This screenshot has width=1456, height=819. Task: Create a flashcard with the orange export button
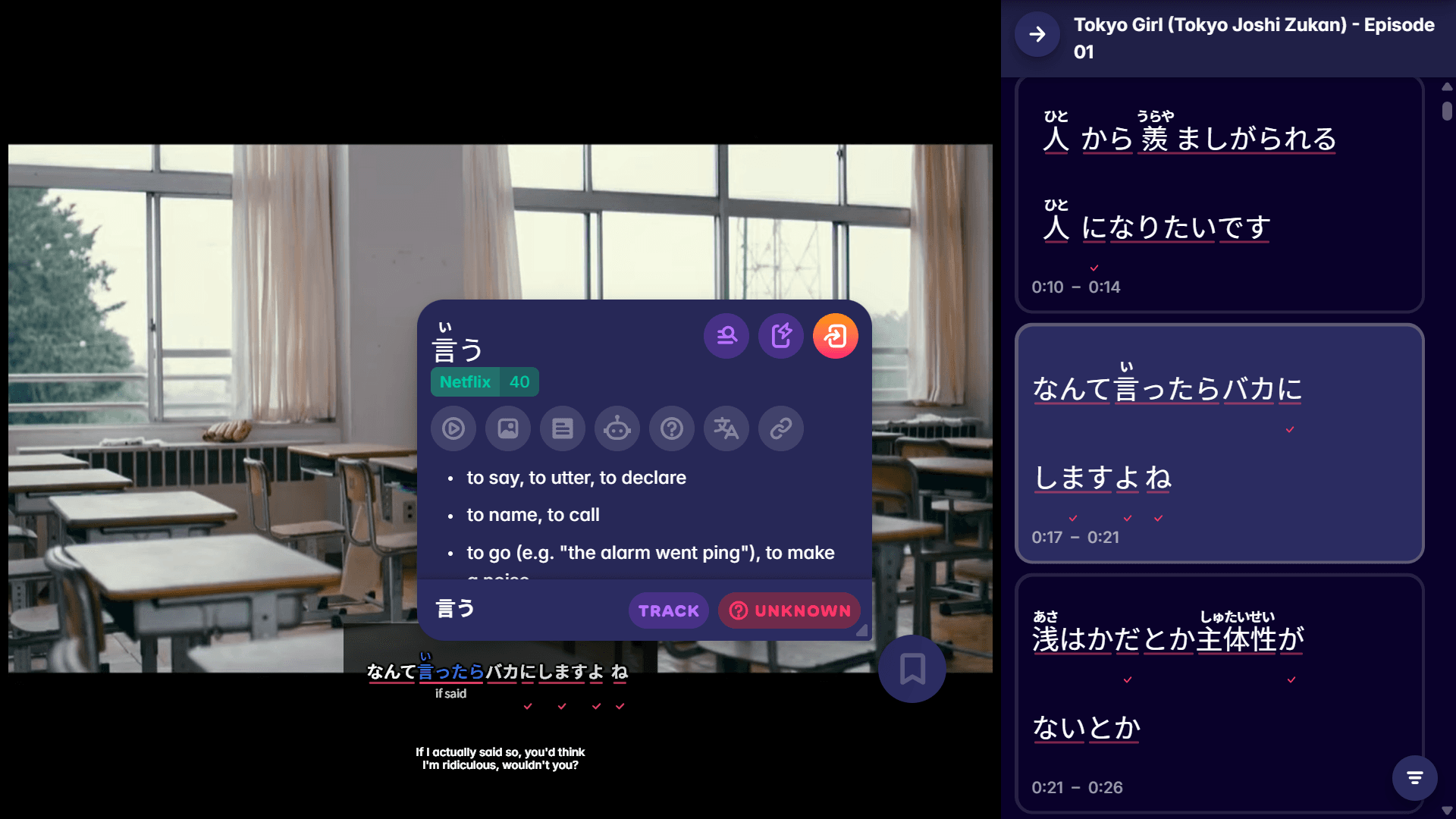[x=835, y=335]
